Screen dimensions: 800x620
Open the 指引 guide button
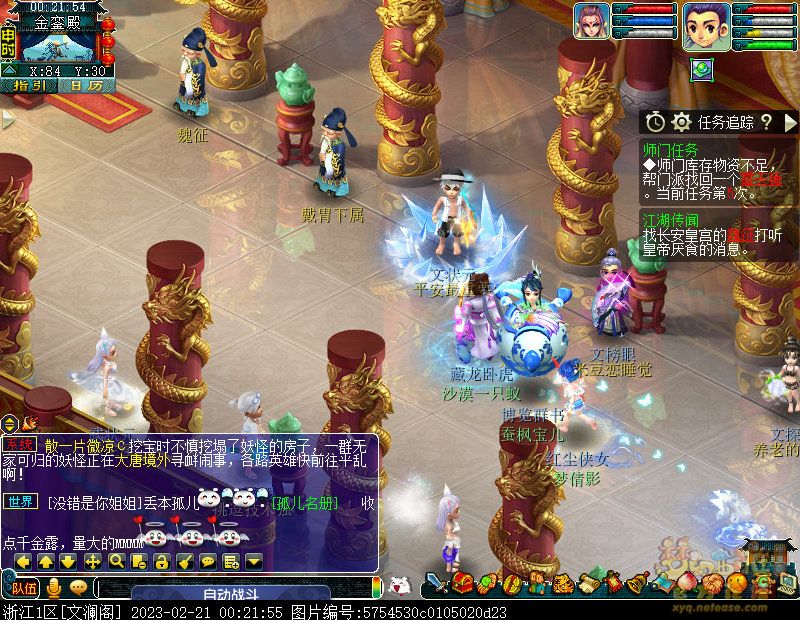[30, 85]
